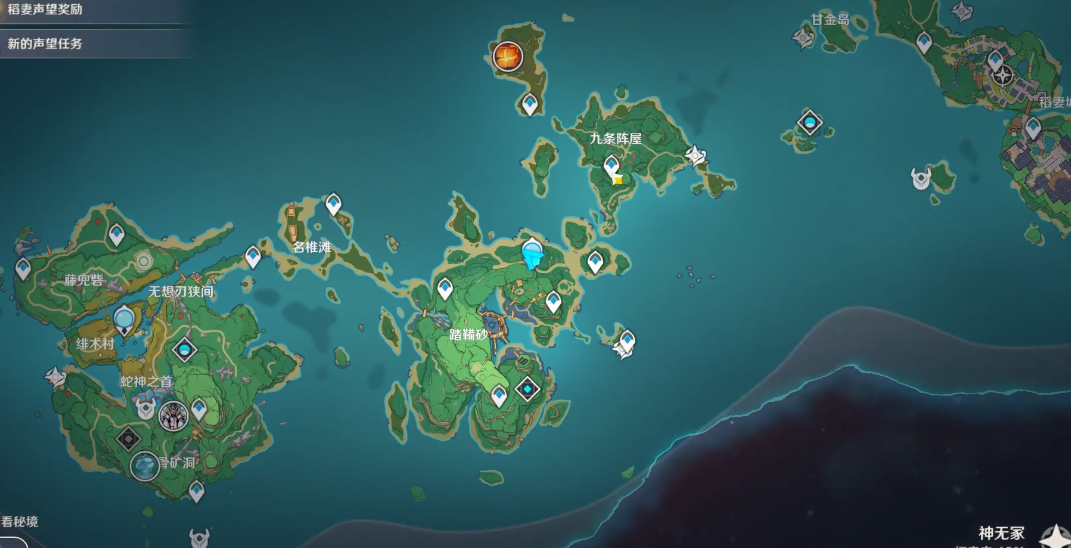Select the round blue marker beside the 矿洞 label

[145, 465]
